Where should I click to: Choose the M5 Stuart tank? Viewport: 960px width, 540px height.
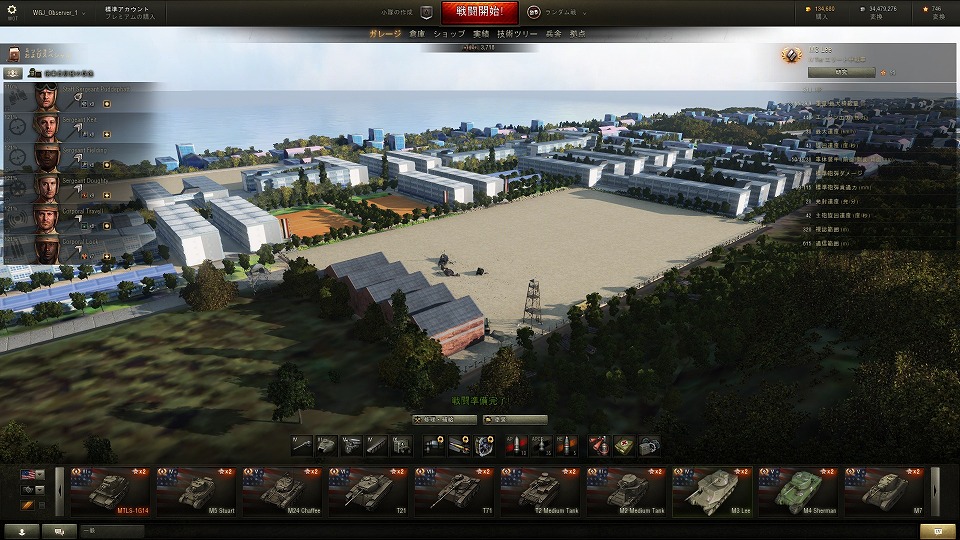tap(195, 490)
